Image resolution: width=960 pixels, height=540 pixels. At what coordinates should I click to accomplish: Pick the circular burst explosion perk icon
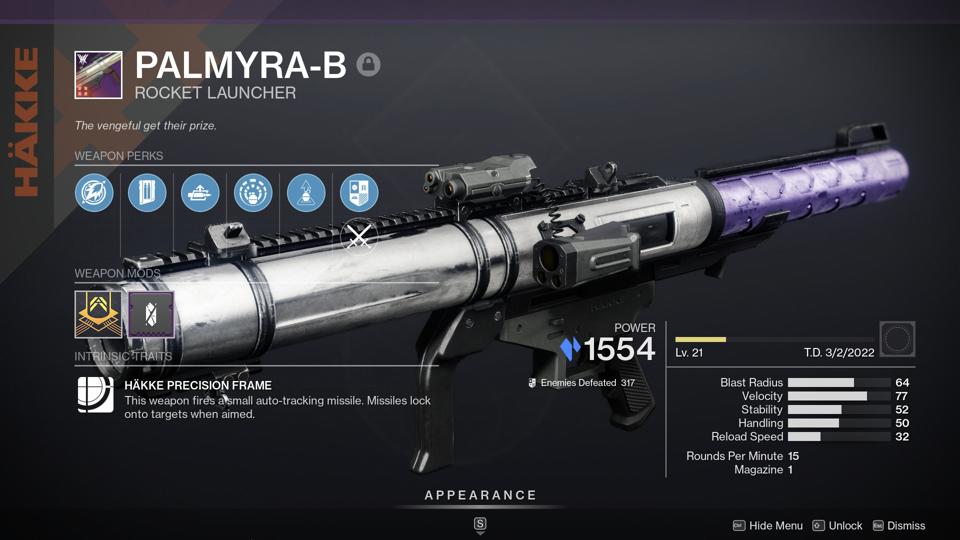[x=253, y=193]
